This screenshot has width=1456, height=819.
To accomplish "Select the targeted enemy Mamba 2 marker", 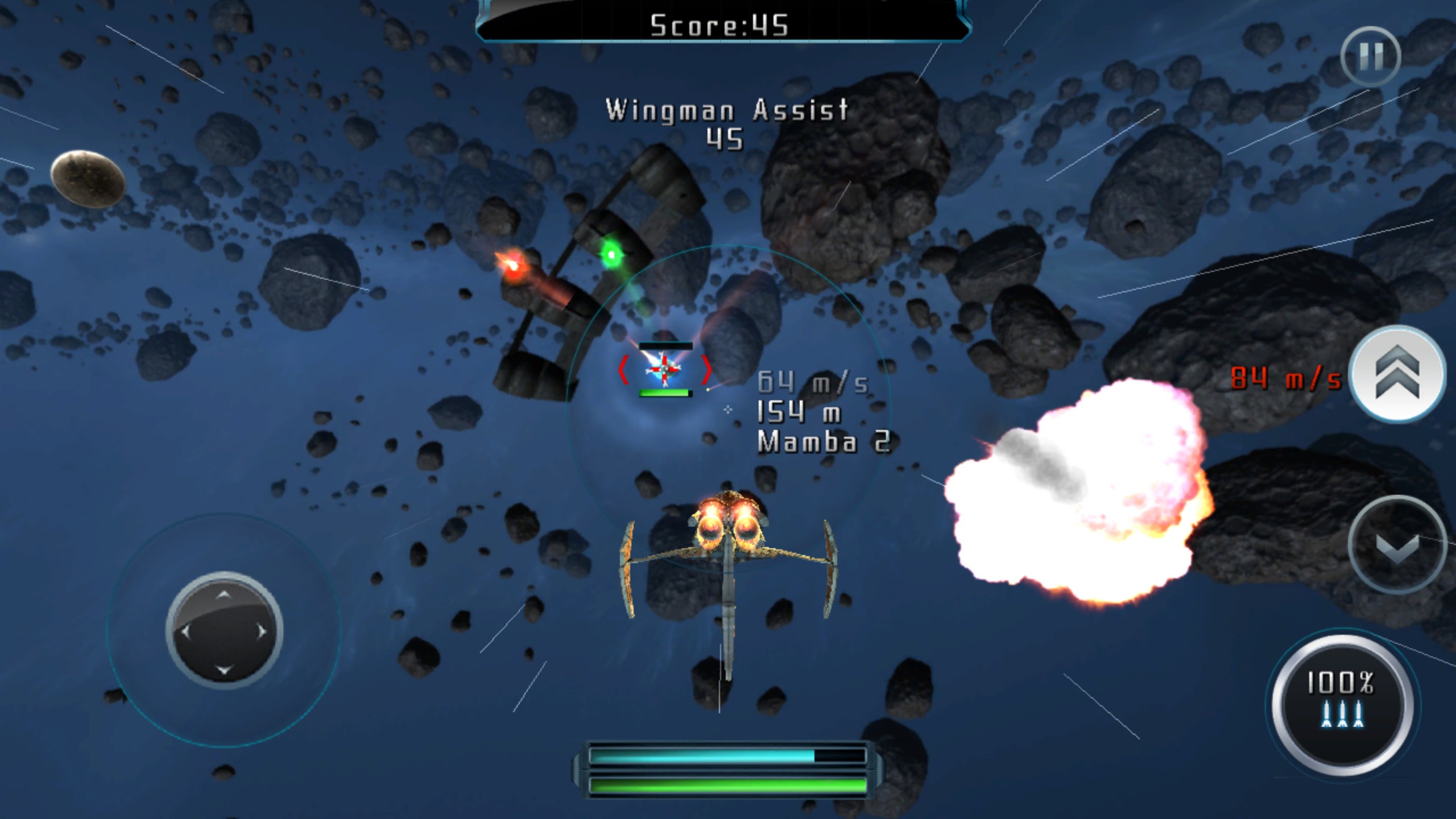I will point(664,370).
